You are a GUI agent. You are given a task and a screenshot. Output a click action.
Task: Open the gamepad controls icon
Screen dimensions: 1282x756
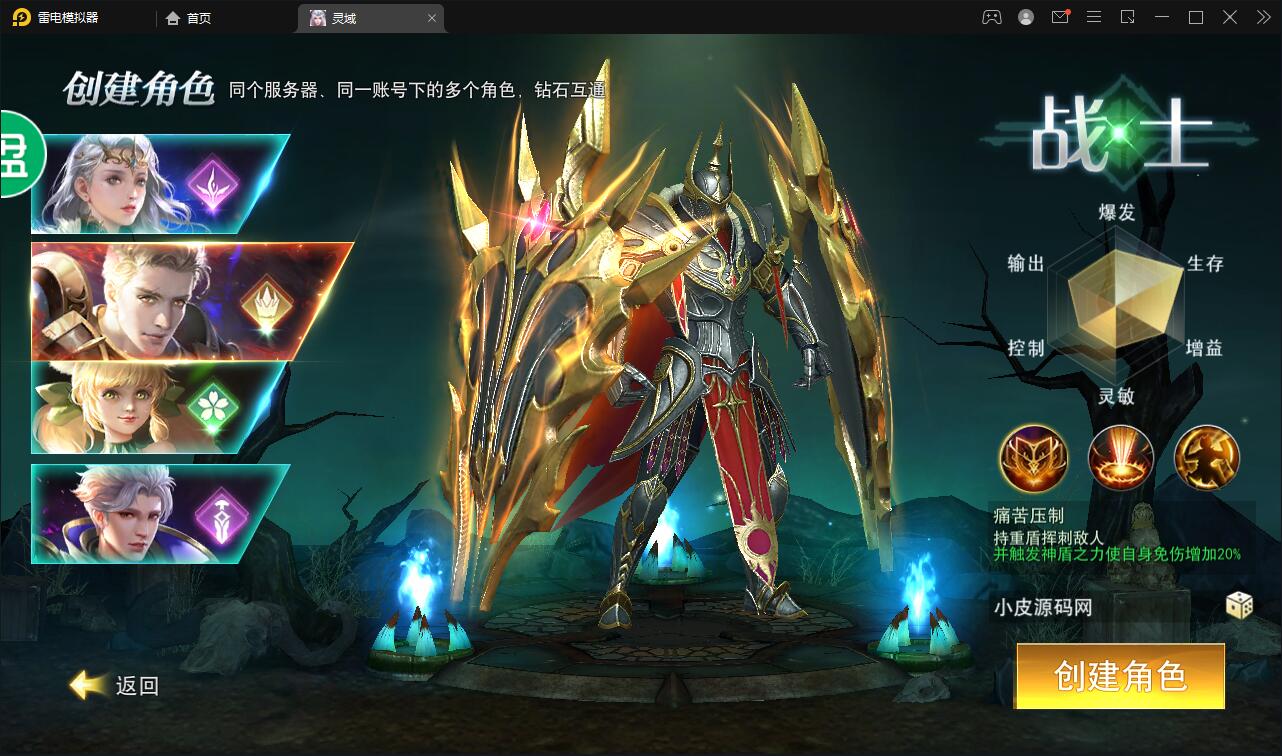pos(991,17)
